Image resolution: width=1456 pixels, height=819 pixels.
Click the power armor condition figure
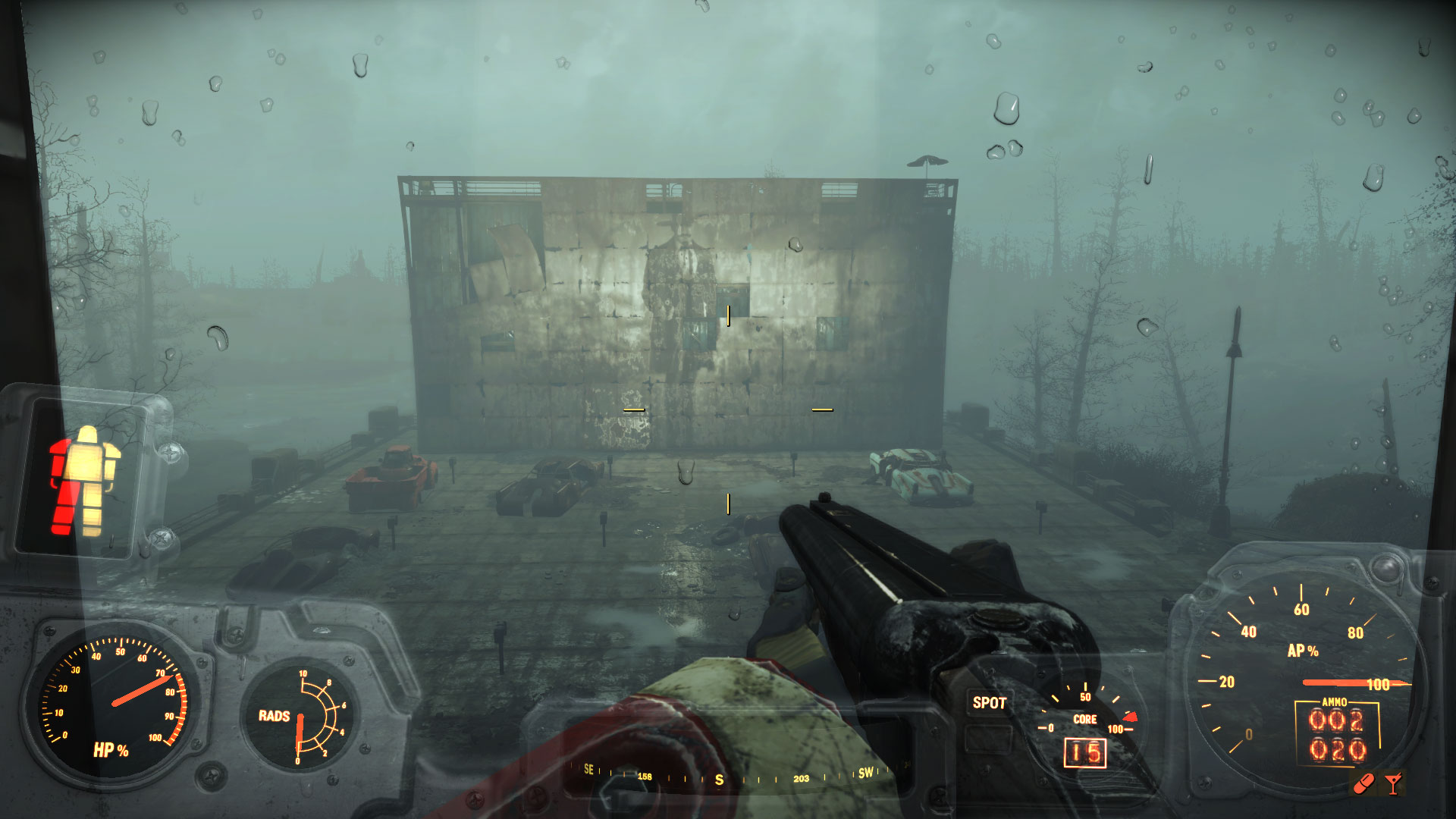click(84, 481)
